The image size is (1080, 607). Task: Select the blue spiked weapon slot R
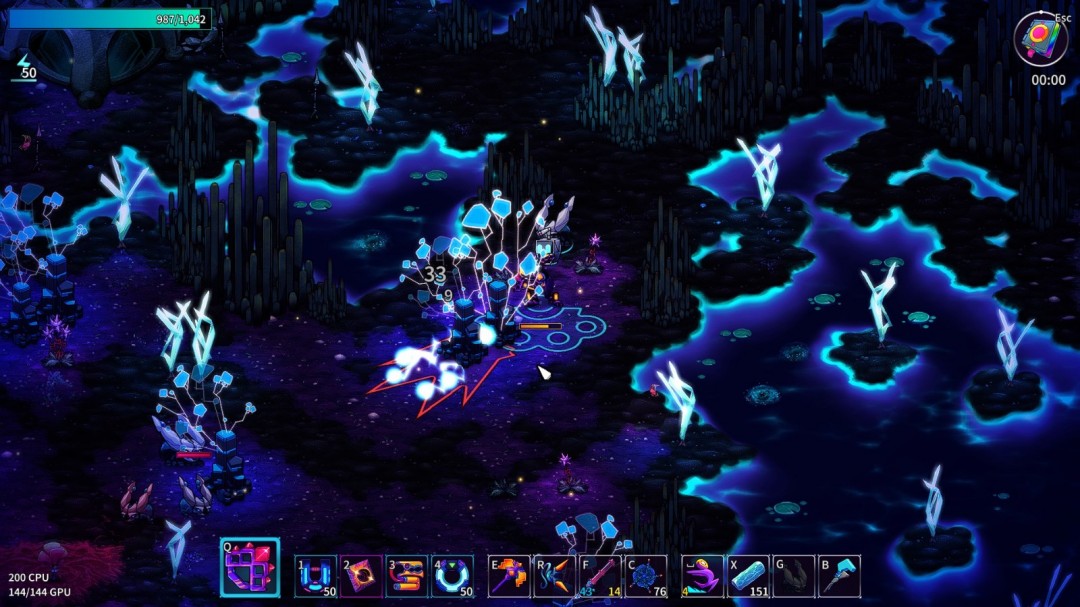coord(555,577)
